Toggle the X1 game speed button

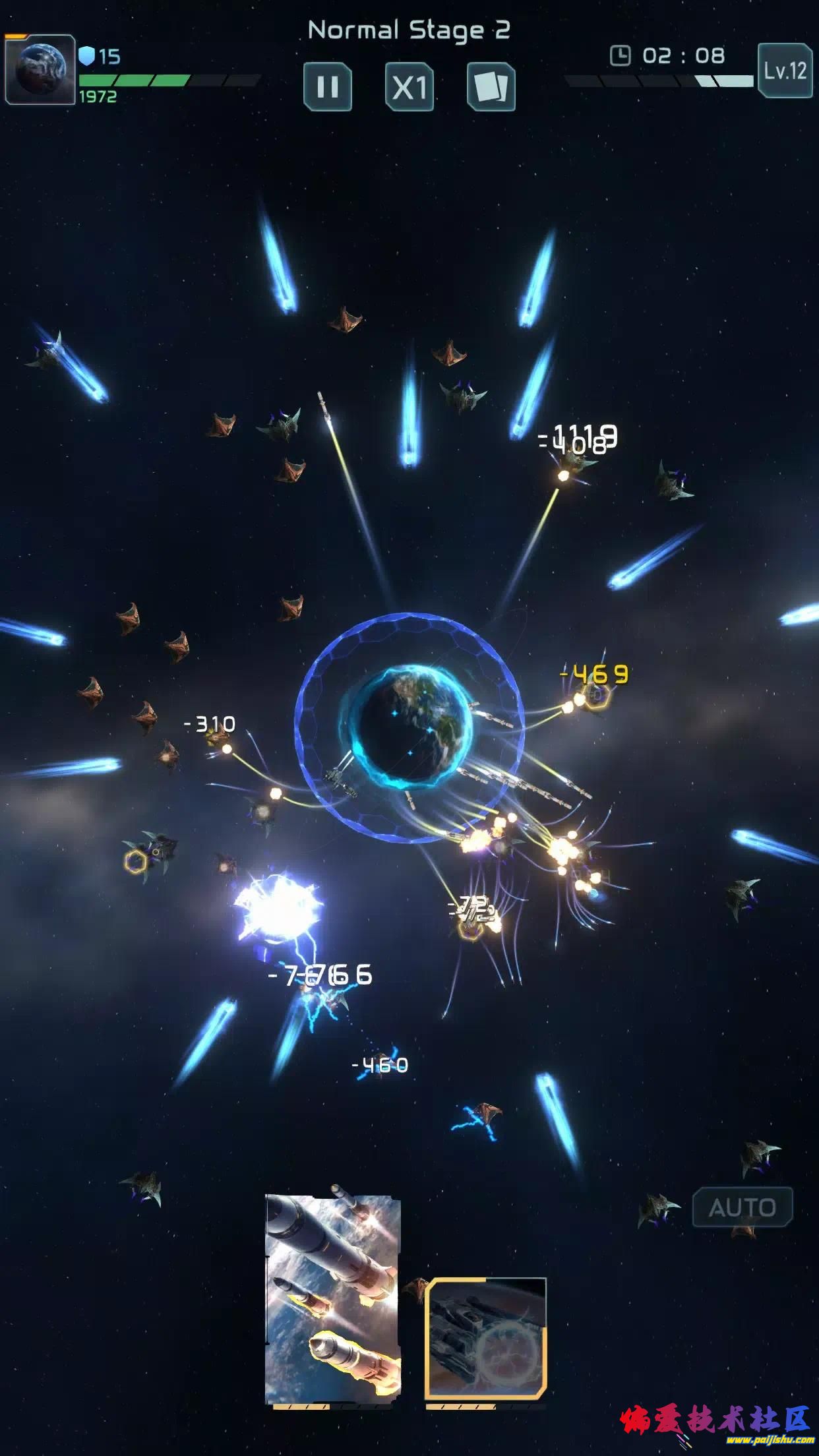[409, 86]
